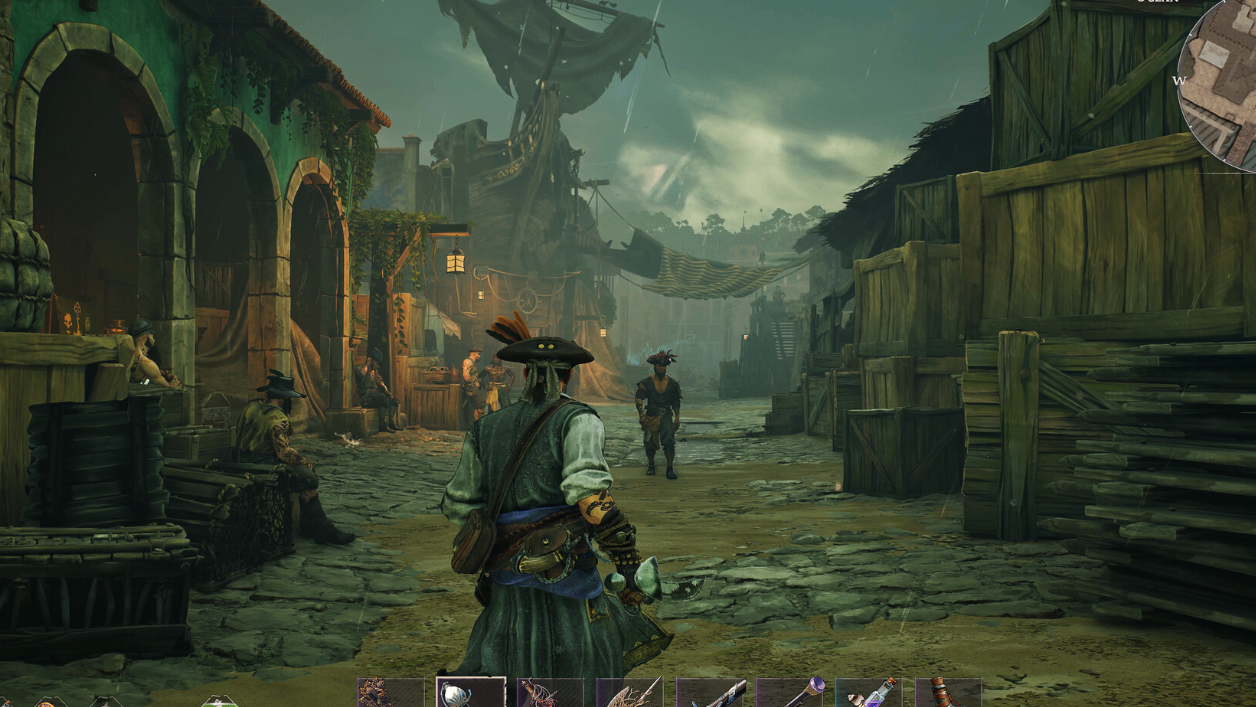Choose the bladed sword hotbar slot

629,693
